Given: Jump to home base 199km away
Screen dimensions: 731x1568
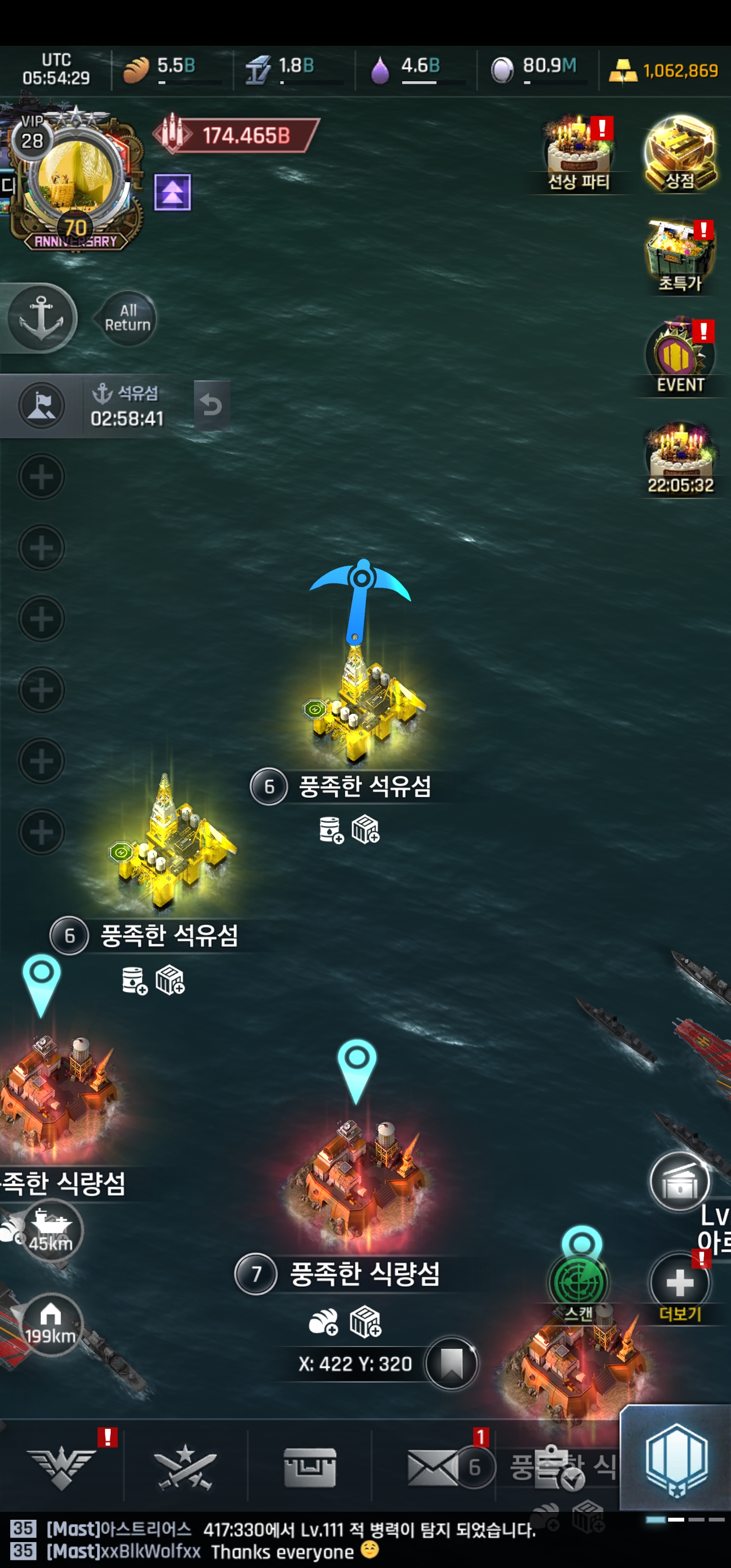Looking at the screenshot, I should pos(51,1324).
